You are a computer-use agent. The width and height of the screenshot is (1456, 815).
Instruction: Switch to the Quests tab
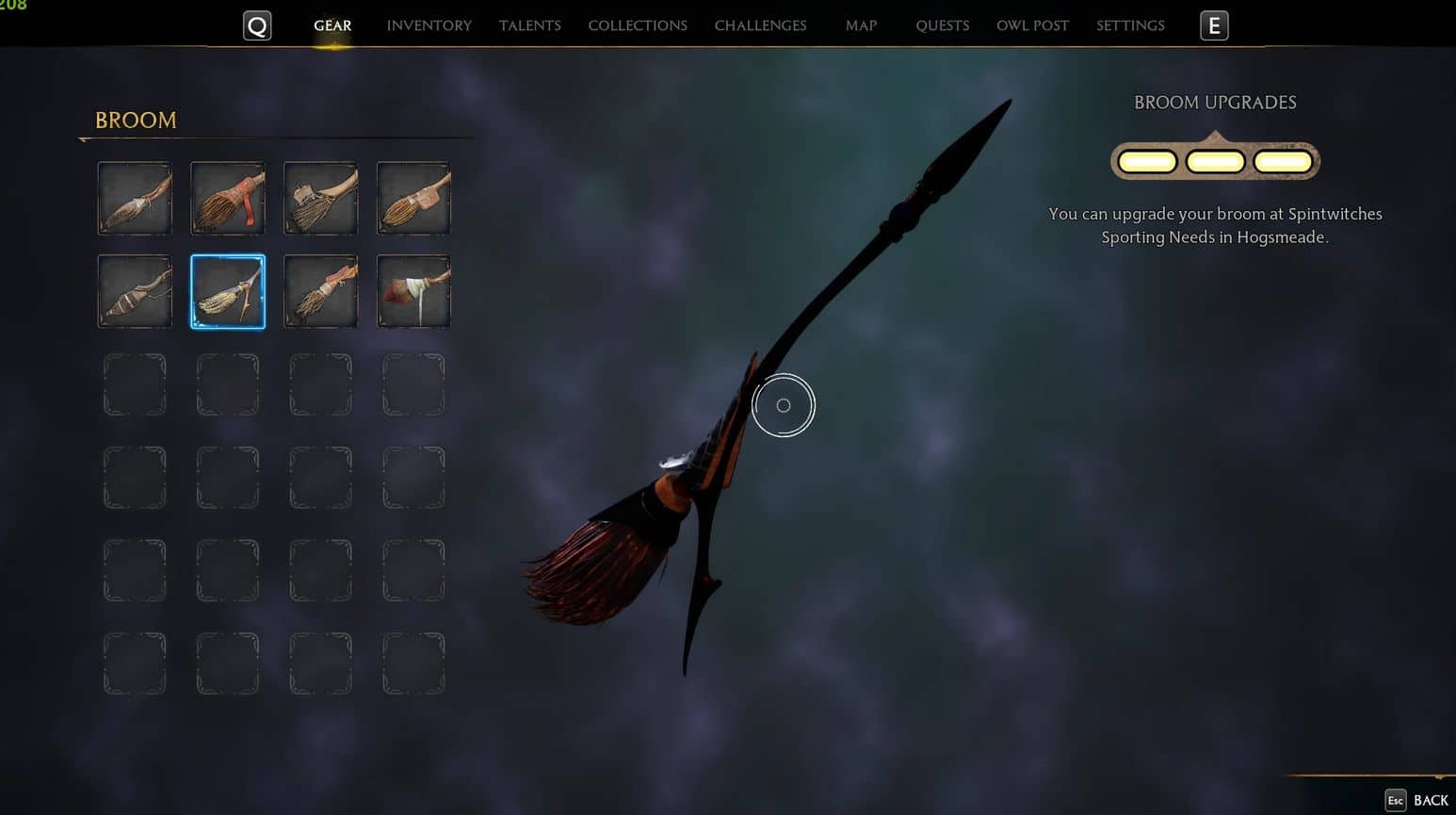(x=942, y=25)
